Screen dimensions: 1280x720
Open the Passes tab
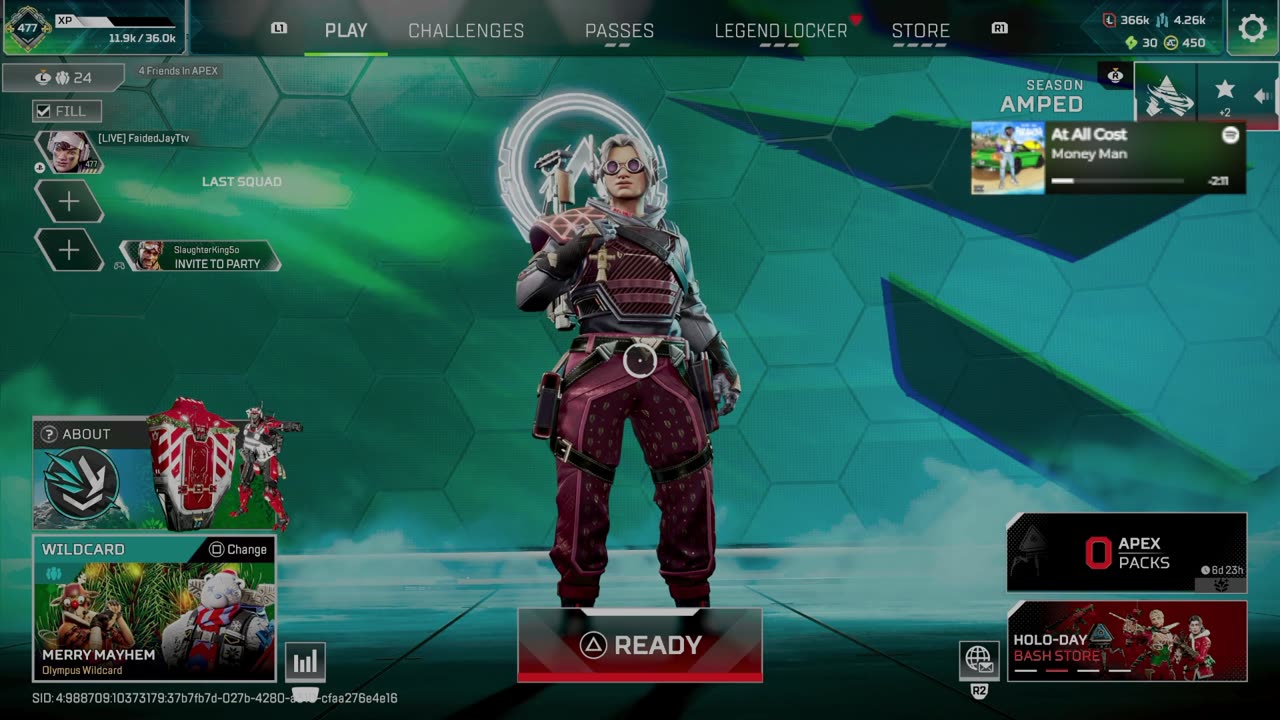pos(619,31)
